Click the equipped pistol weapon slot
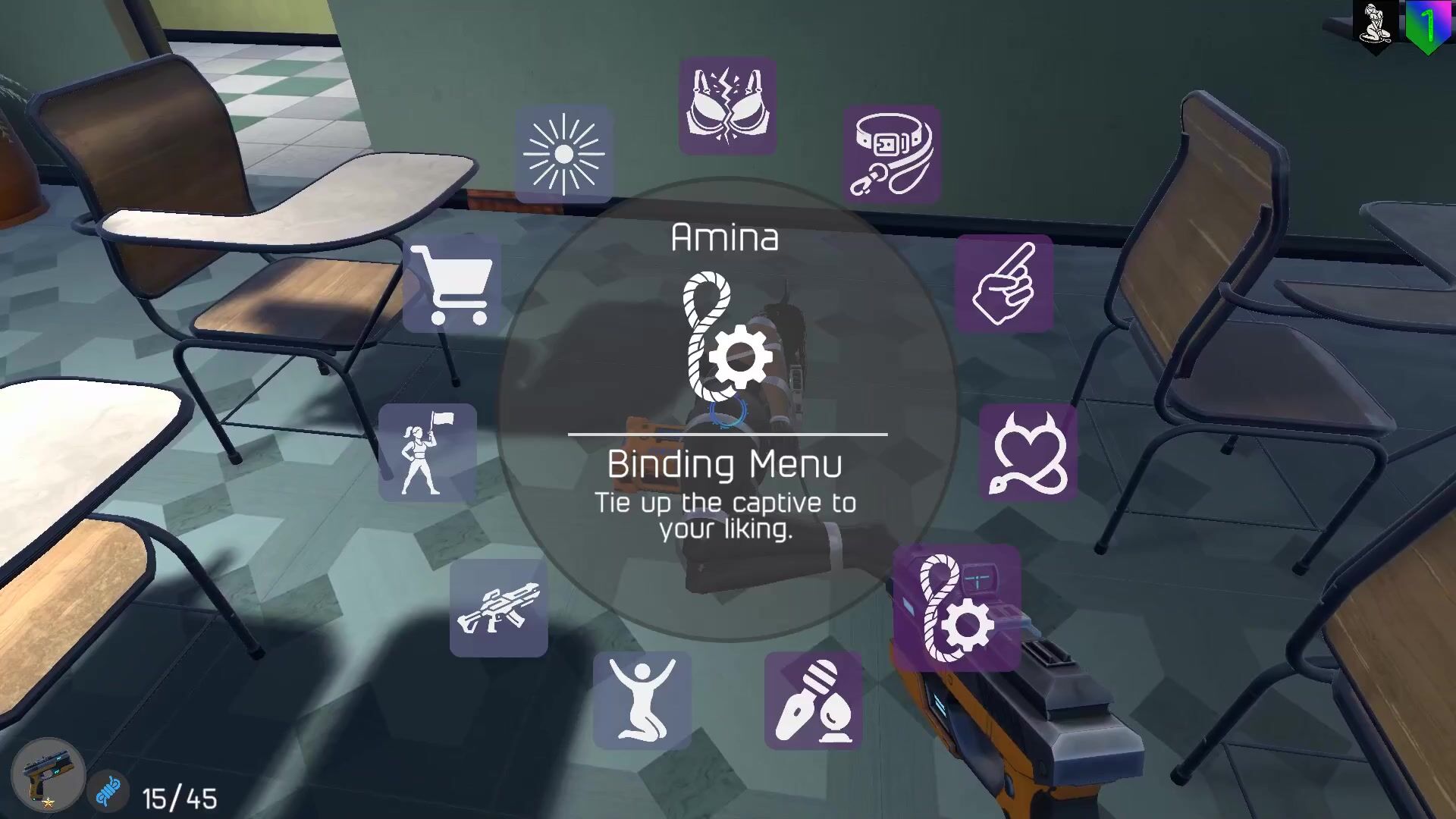Viewport: 1456px width, 819px height. tap(47, 775)
